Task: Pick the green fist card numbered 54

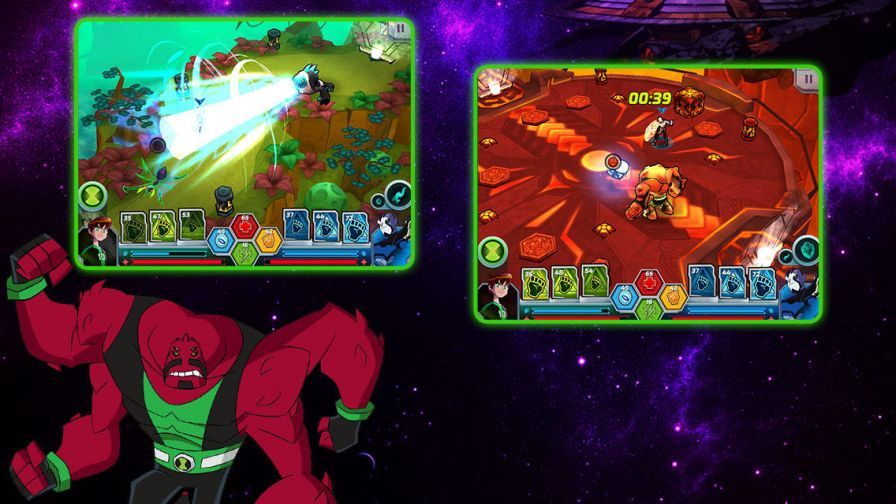Action: click(594, 282)
